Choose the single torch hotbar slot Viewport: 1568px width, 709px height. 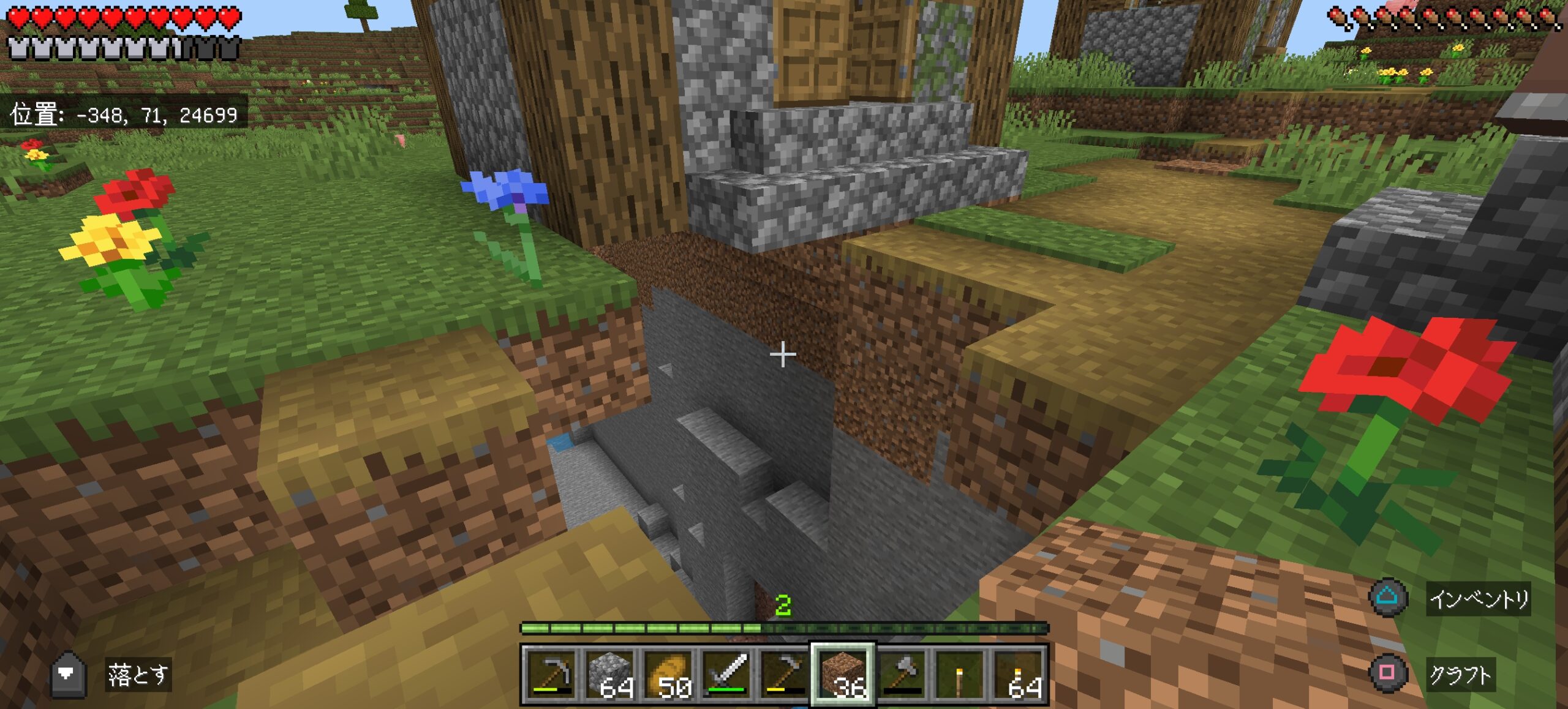[960, 675]
